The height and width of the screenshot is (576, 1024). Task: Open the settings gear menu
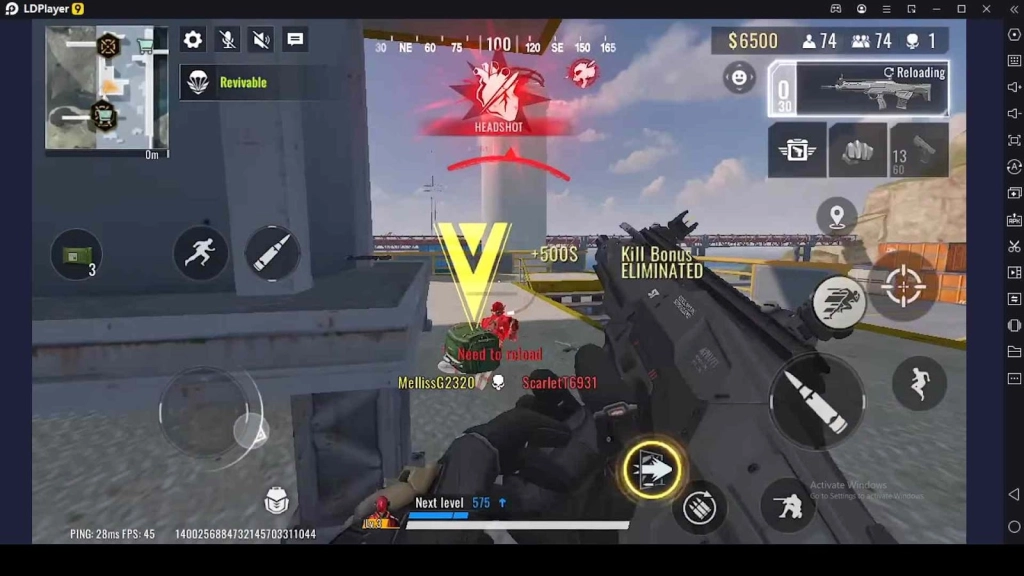193,40
